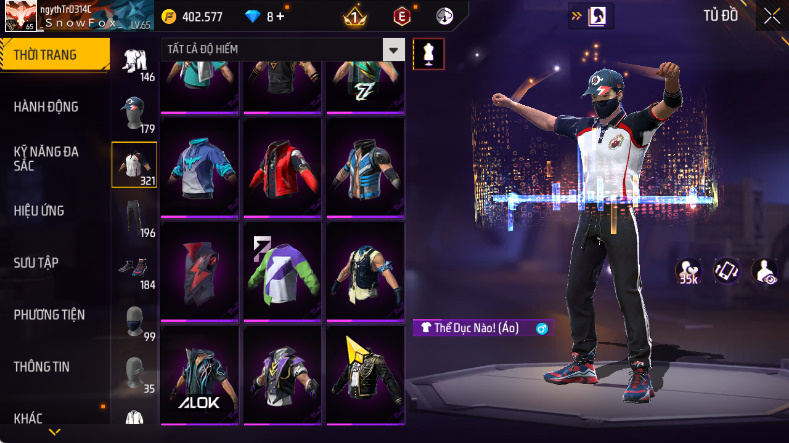Open the Thông Tin section
The image size is (789, 443).
[42, 367]
